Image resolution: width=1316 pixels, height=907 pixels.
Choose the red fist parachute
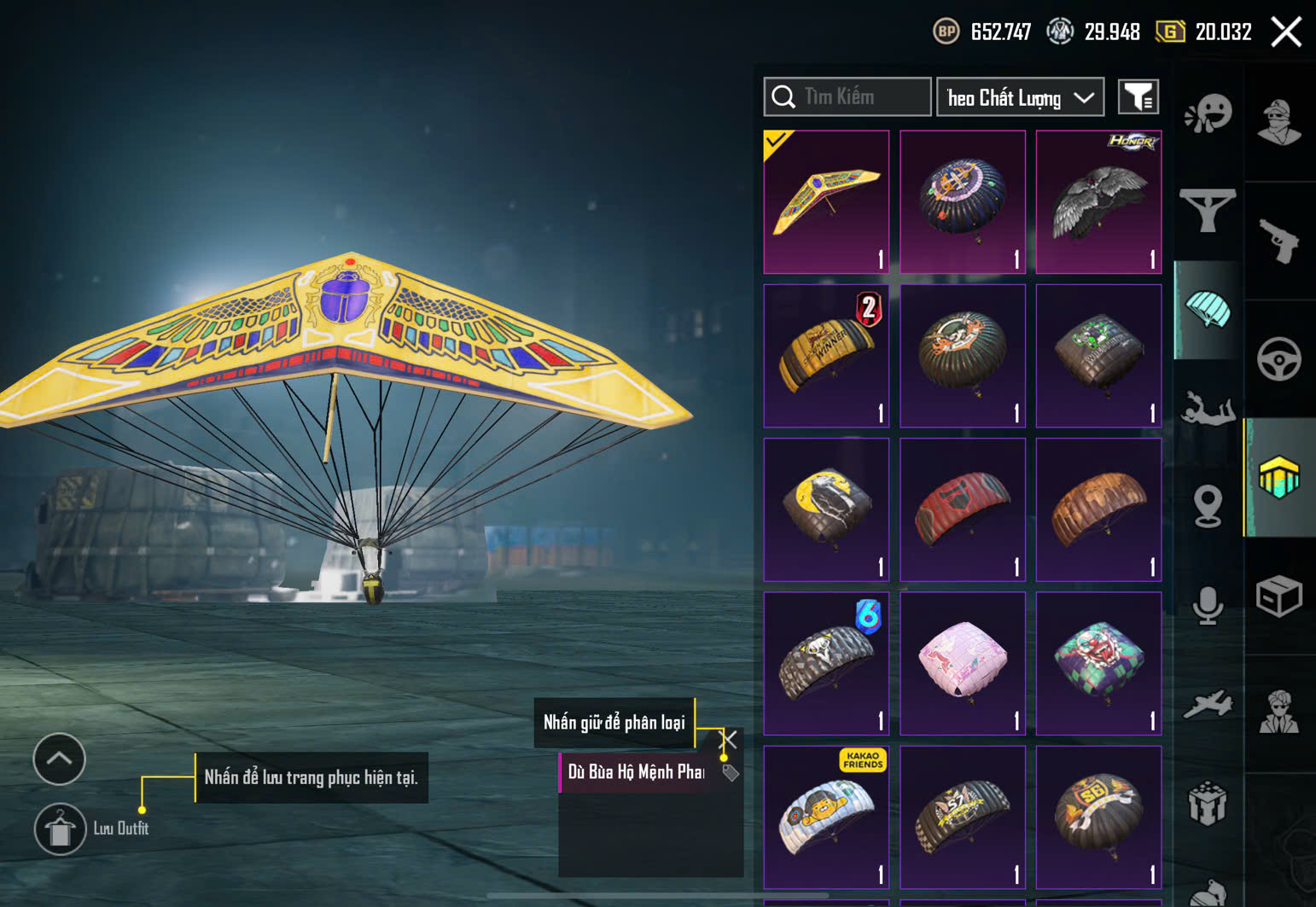click(963, 509)
